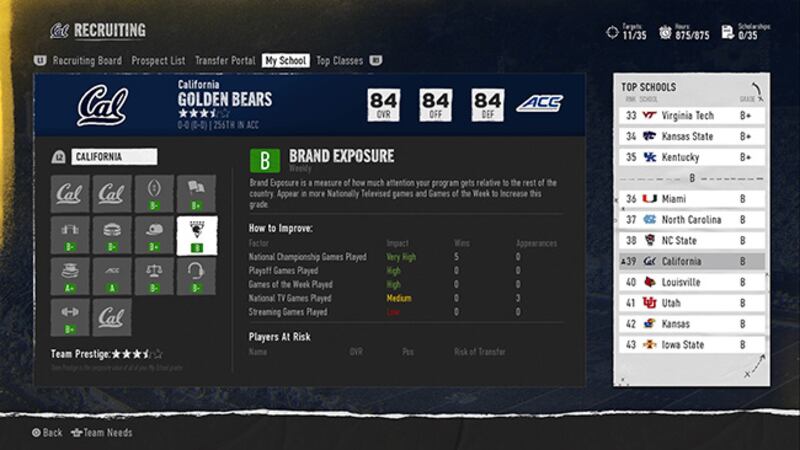800x450 pixels.
Task: Open the balance scales grade tile
Action: click(154, 276)
